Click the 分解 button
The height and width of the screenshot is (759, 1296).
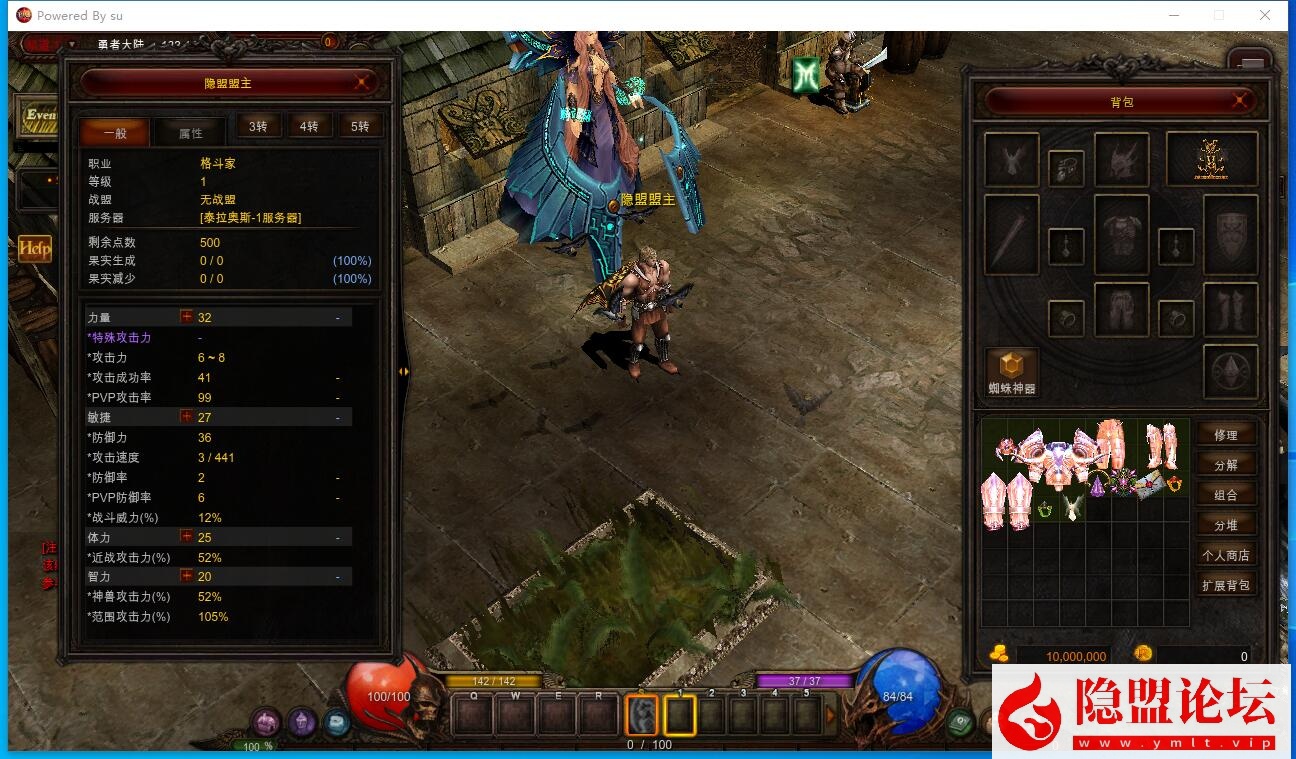coord(1225,465)
